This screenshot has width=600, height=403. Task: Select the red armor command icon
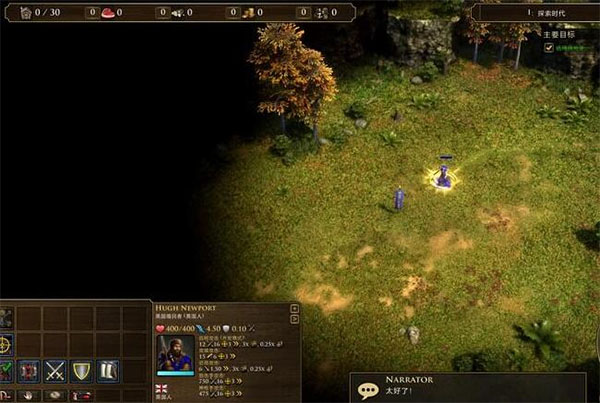click(x=29, y=371)
